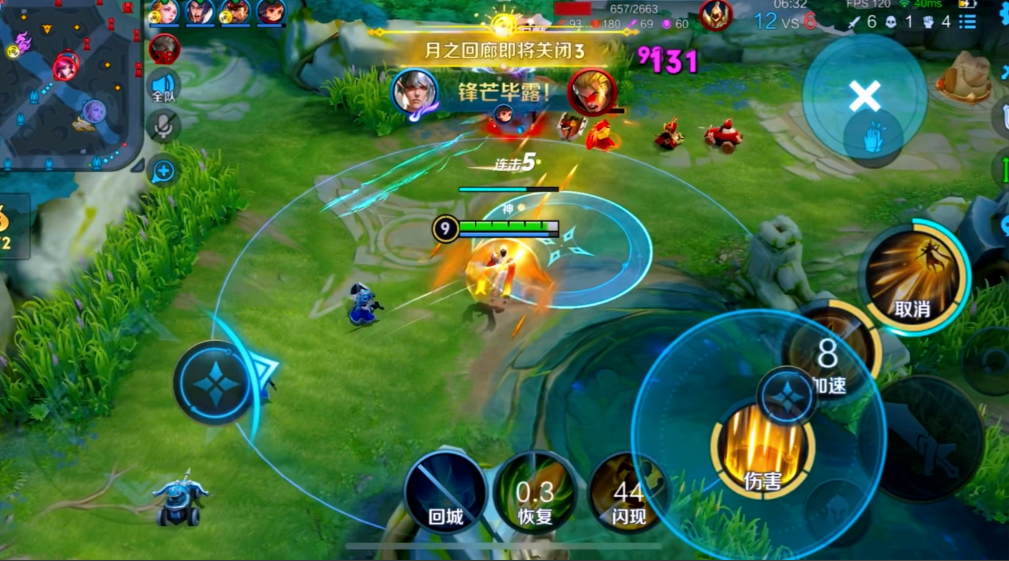The width and height of the screenshot is (1009, 561).
Task: Open the quick chat plus bubble
Action: click(163, 171)
